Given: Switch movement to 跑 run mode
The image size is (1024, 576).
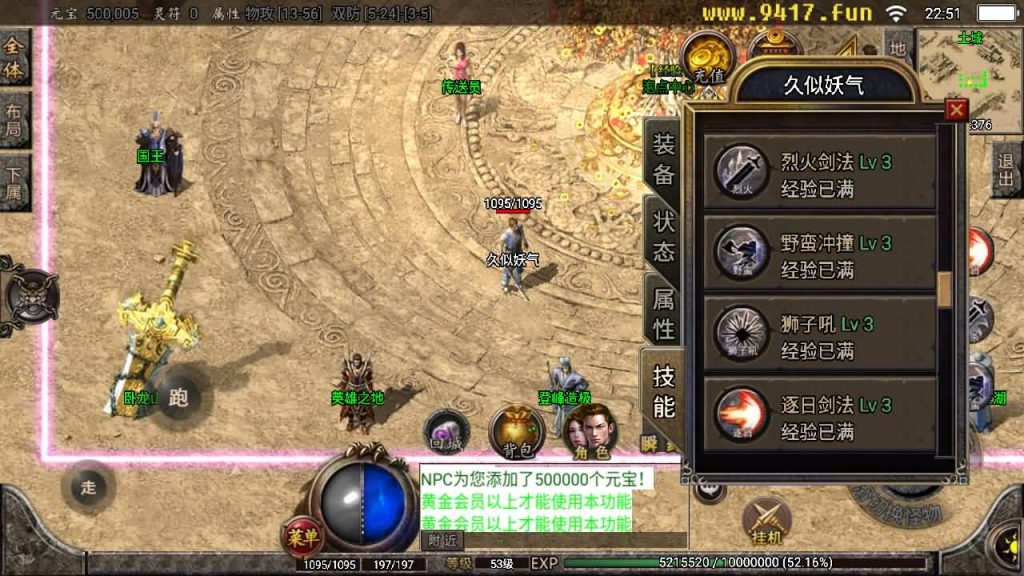Looking at the screenshot, I should coord(179,397).
